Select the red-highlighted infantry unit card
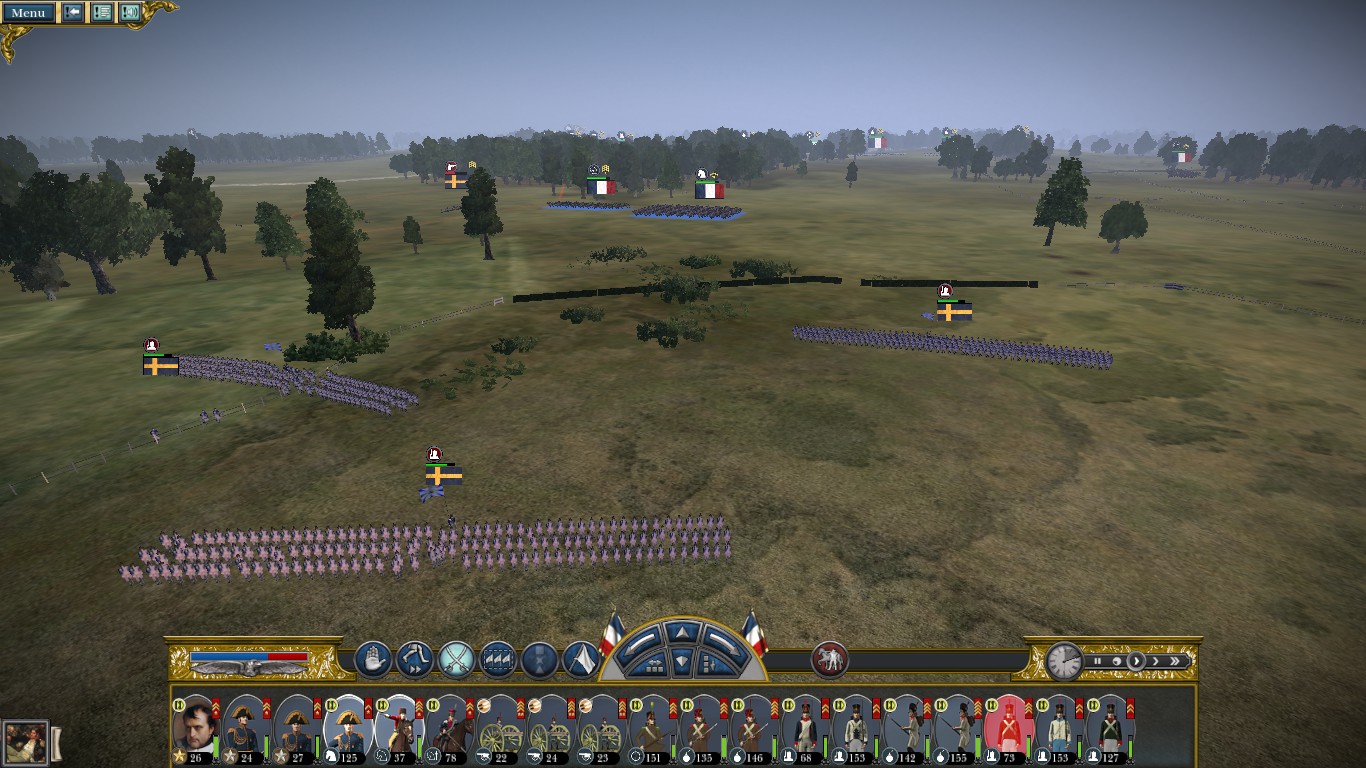Image resolution: width=1366 pixels, height=768 pixels. click(x=1006, y=726)
